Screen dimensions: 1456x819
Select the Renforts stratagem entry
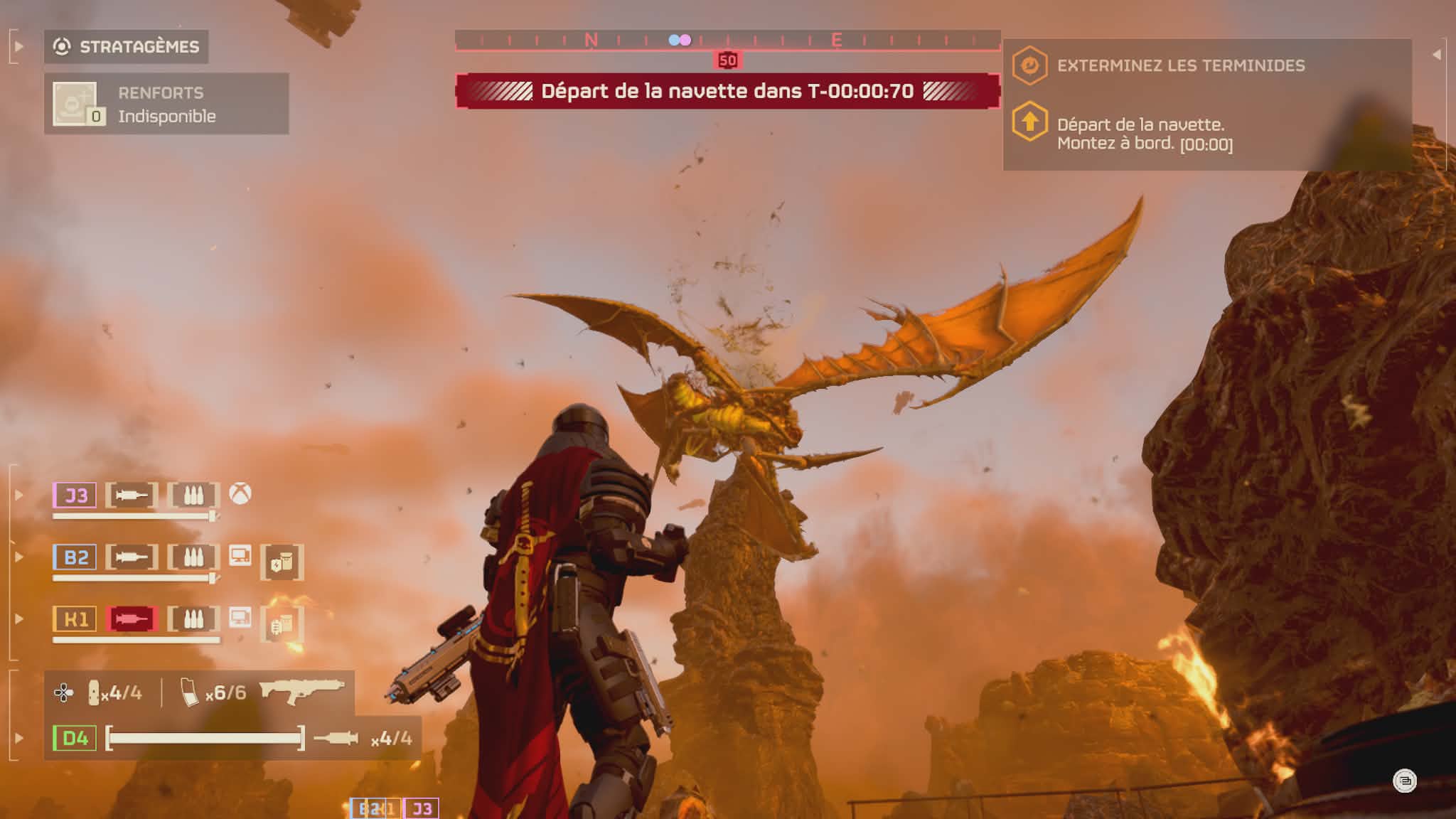(166, 104)
